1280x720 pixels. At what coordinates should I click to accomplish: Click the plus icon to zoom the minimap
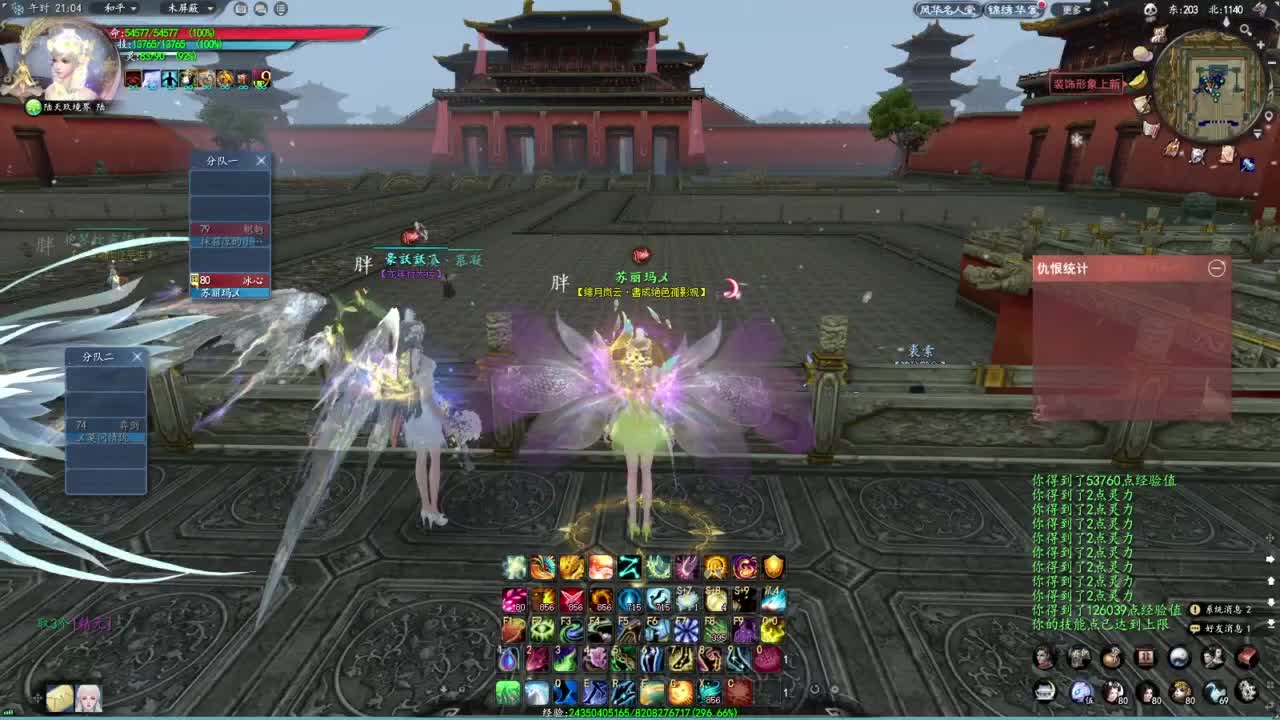click(1261, 44)
